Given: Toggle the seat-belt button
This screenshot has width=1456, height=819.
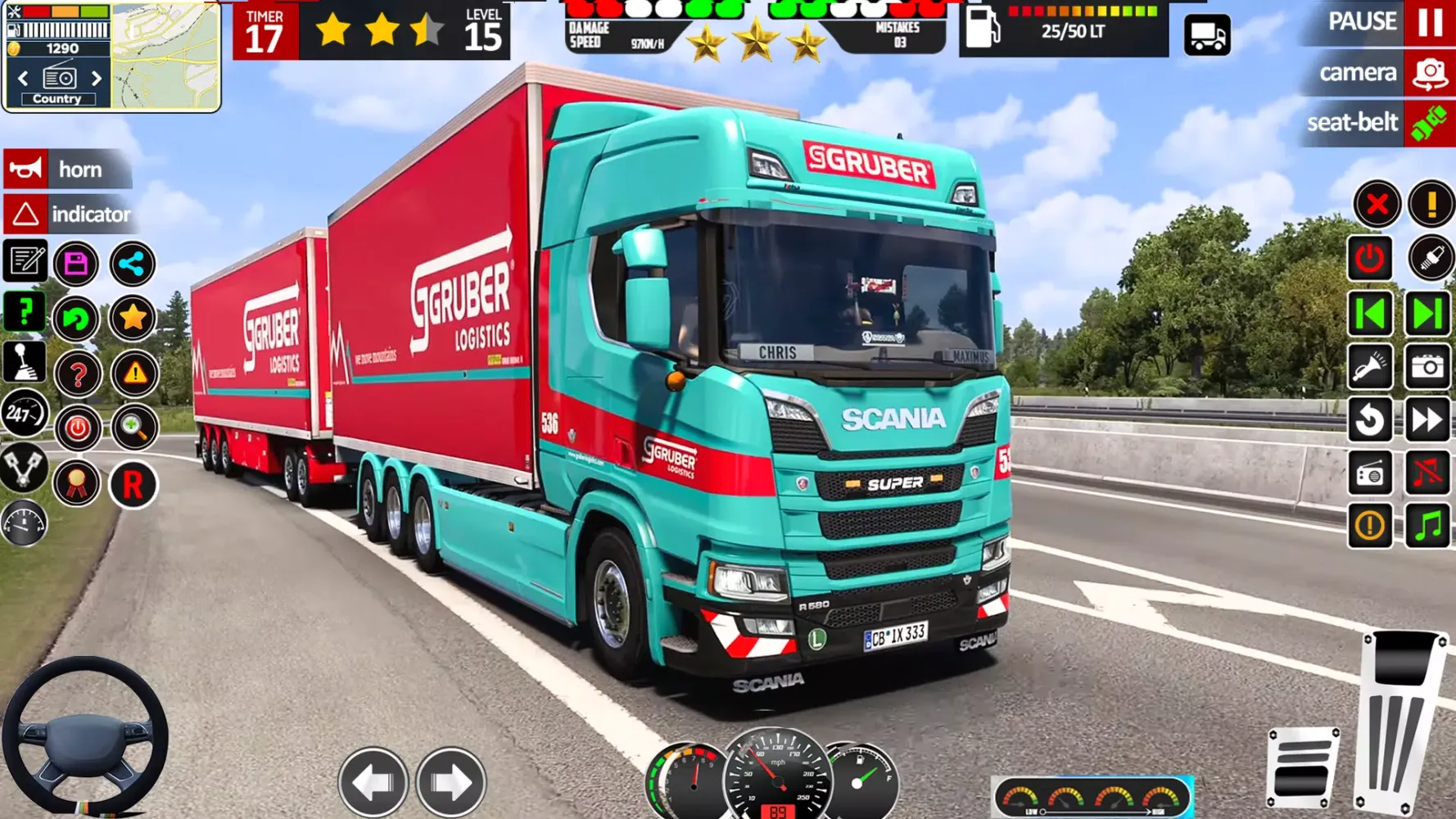Looking at the screenshot, I should [x=1429, y=124].
